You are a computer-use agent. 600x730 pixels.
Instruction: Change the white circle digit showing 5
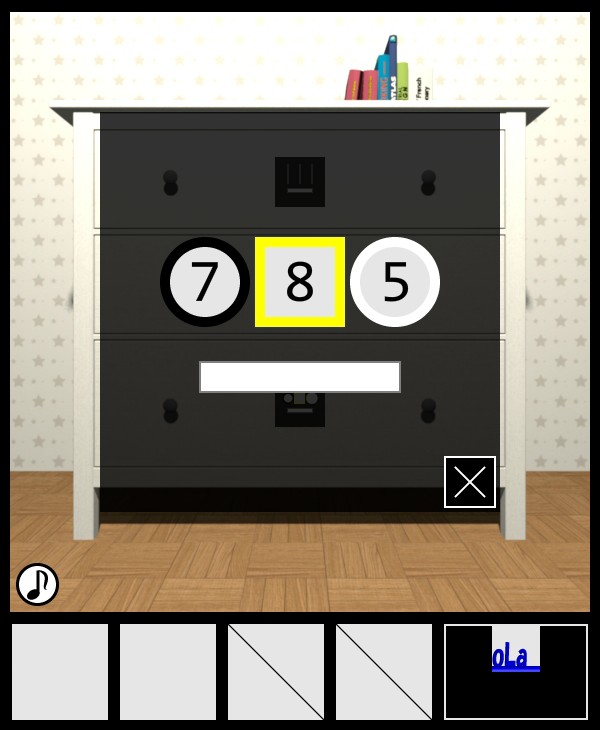[x=395, y=282]
